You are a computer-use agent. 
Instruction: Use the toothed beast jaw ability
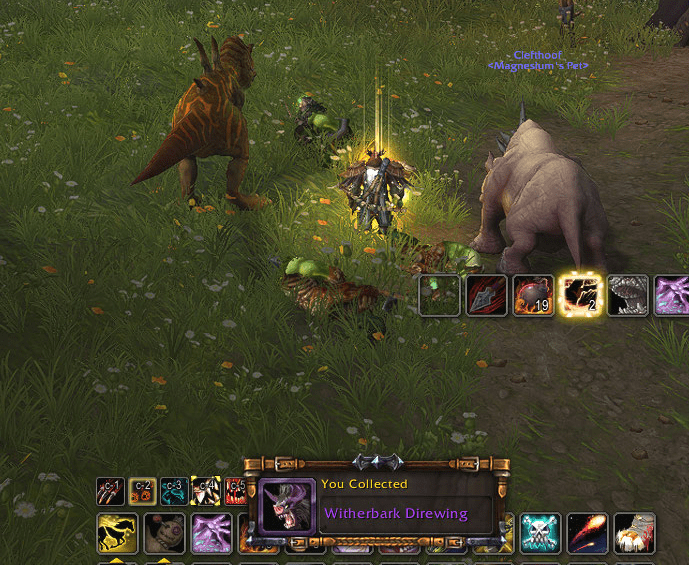[627, 295]
